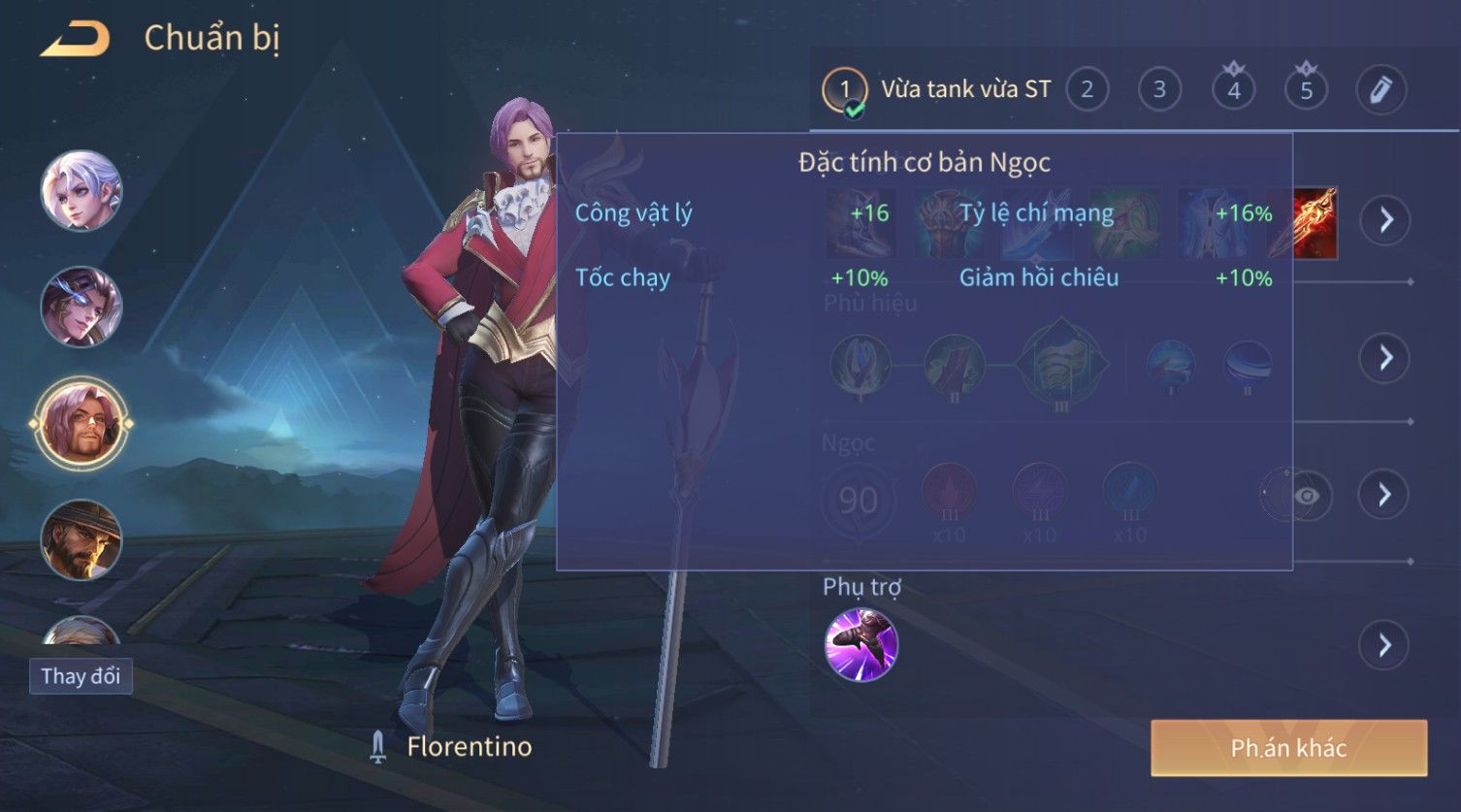This screenshot has height=812, width=1461.
Task: Toggle the arcana stats eye icon
Action: pyautogui.click(x=1306, y=496)
